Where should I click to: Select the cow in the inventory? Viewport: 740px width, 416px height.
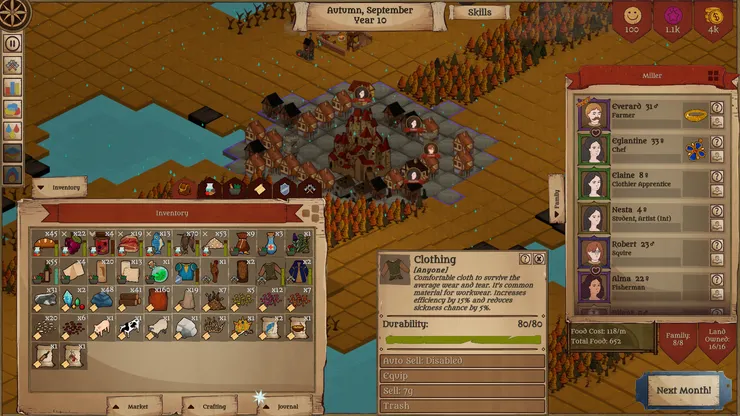[128, 326]
